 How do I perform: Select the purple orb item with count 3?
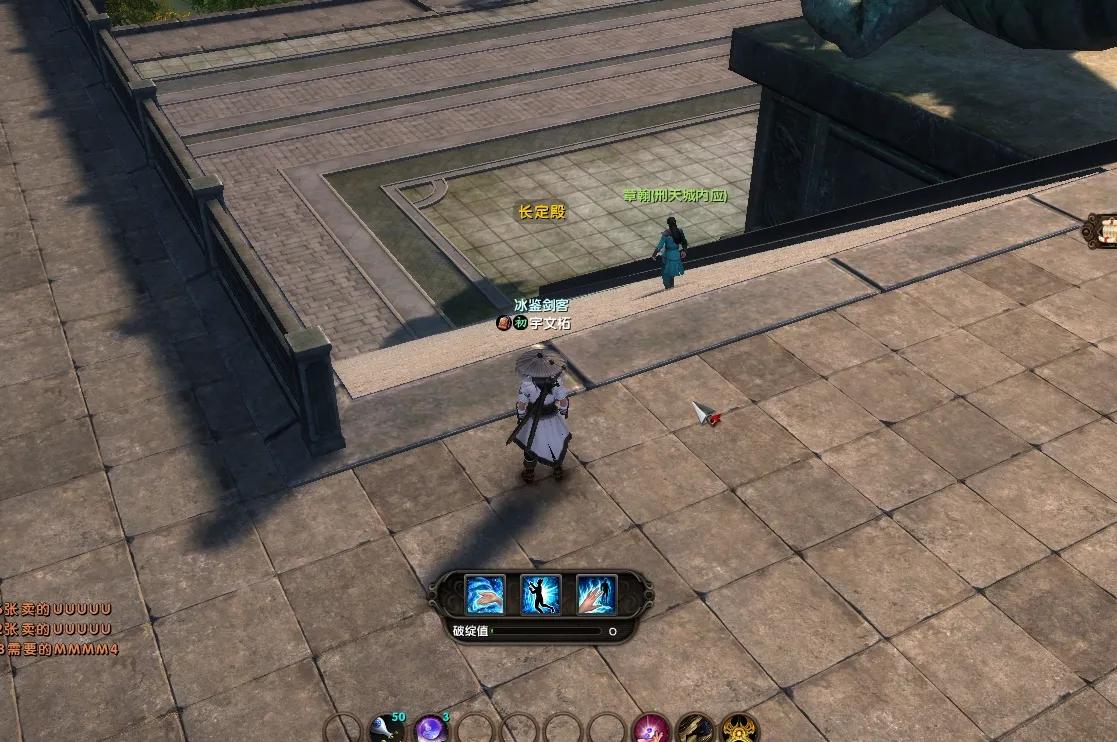[x=430, y=728]
